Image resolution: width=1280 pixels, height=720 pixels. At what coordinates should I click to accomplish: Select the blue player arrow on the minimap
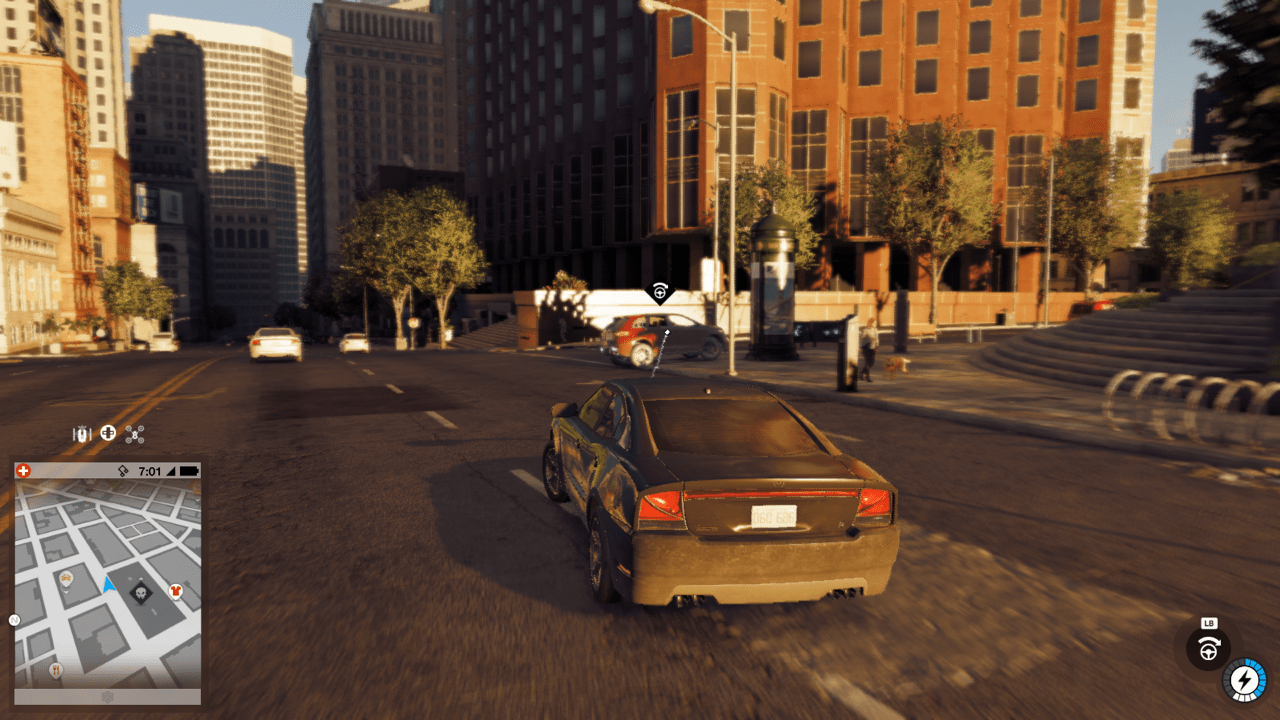108,584
